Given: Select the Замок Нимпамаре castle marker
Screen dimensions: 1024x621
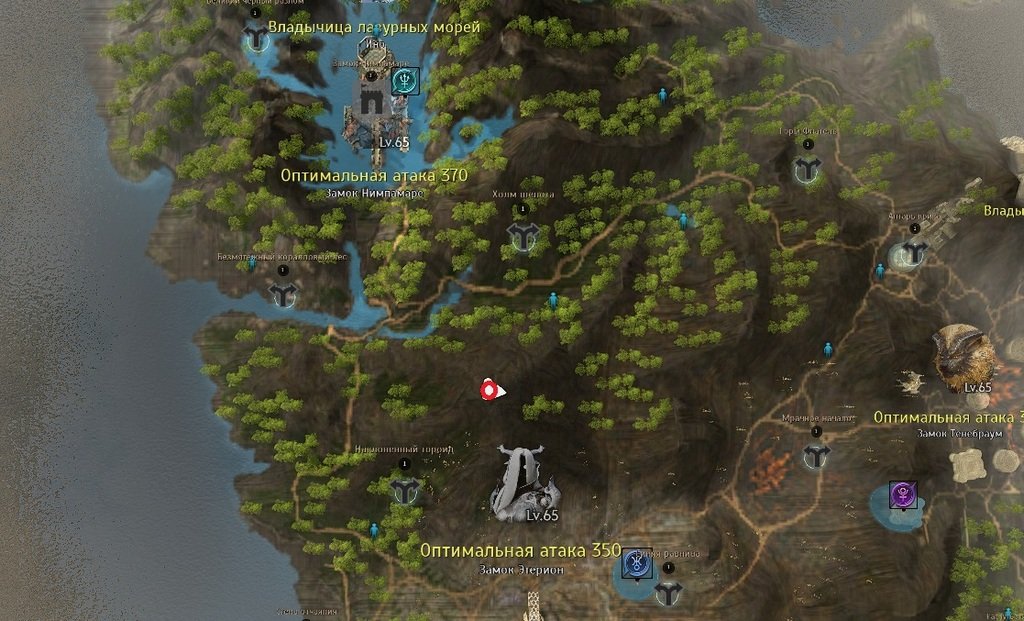Looking at the screenshot, I should pos(372,100).
